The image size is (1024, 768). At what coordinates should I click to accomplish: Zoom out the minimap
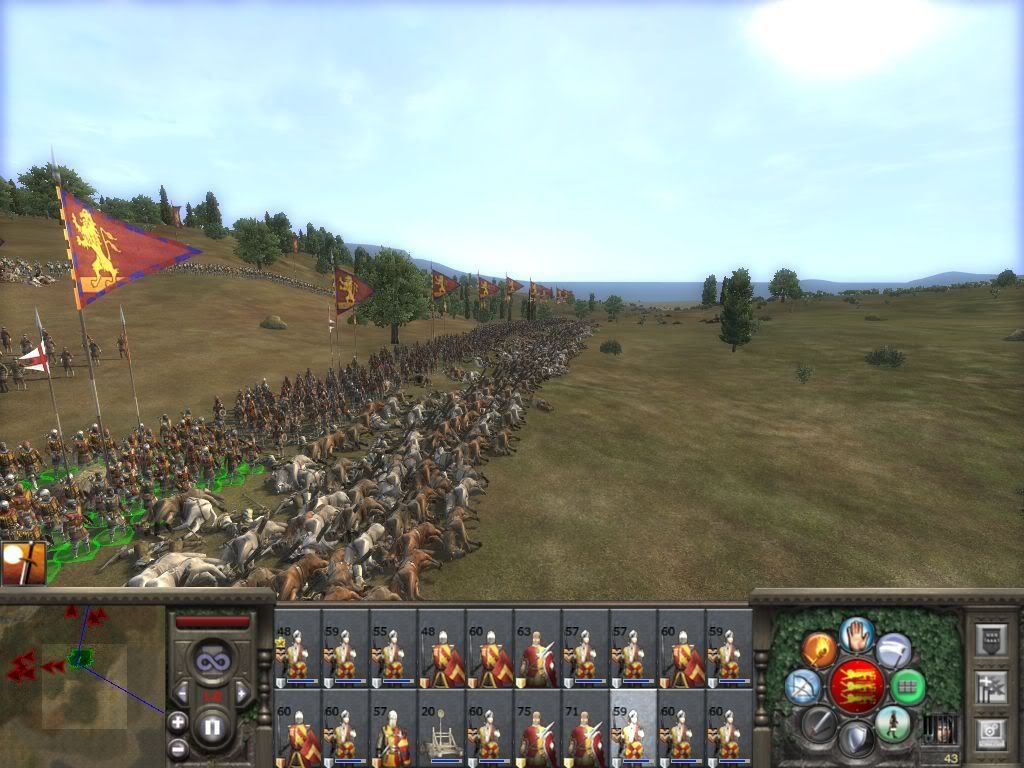(178, 747)
